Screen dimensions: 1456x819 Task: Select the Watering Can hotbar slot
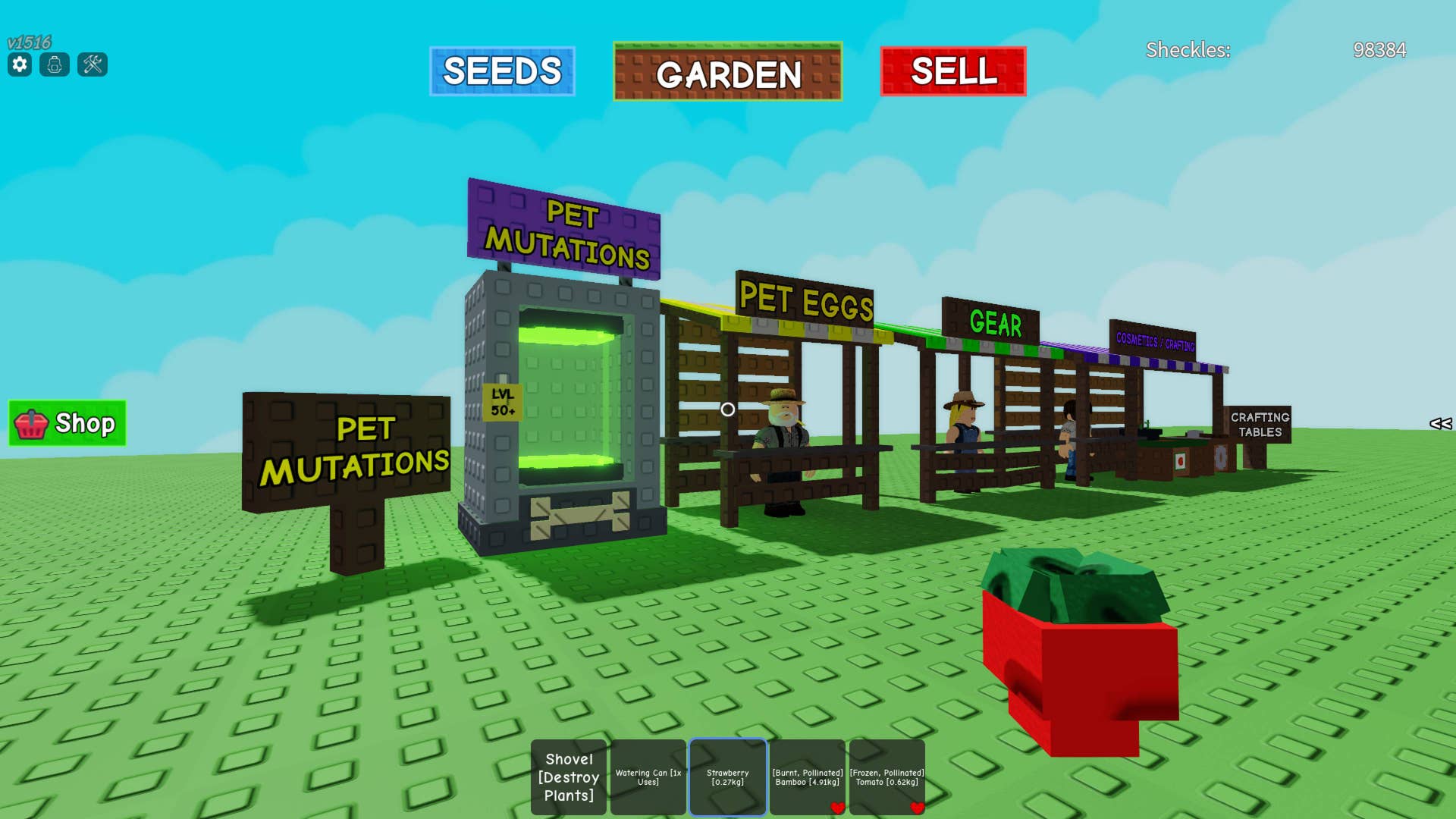[x=648, y=777]
